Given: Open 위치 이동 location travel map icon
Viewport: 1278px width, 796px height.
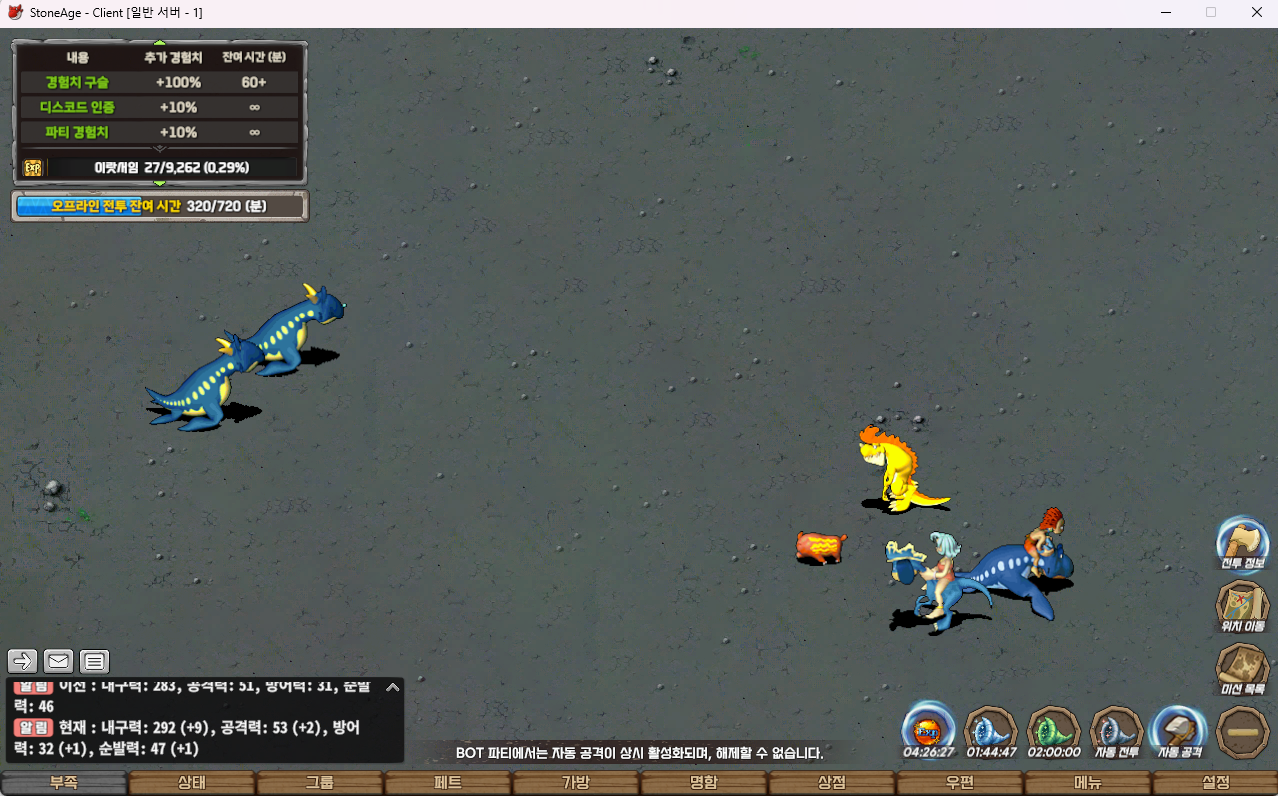Looking at the screenshot, I should click(x=1242, y=605).
